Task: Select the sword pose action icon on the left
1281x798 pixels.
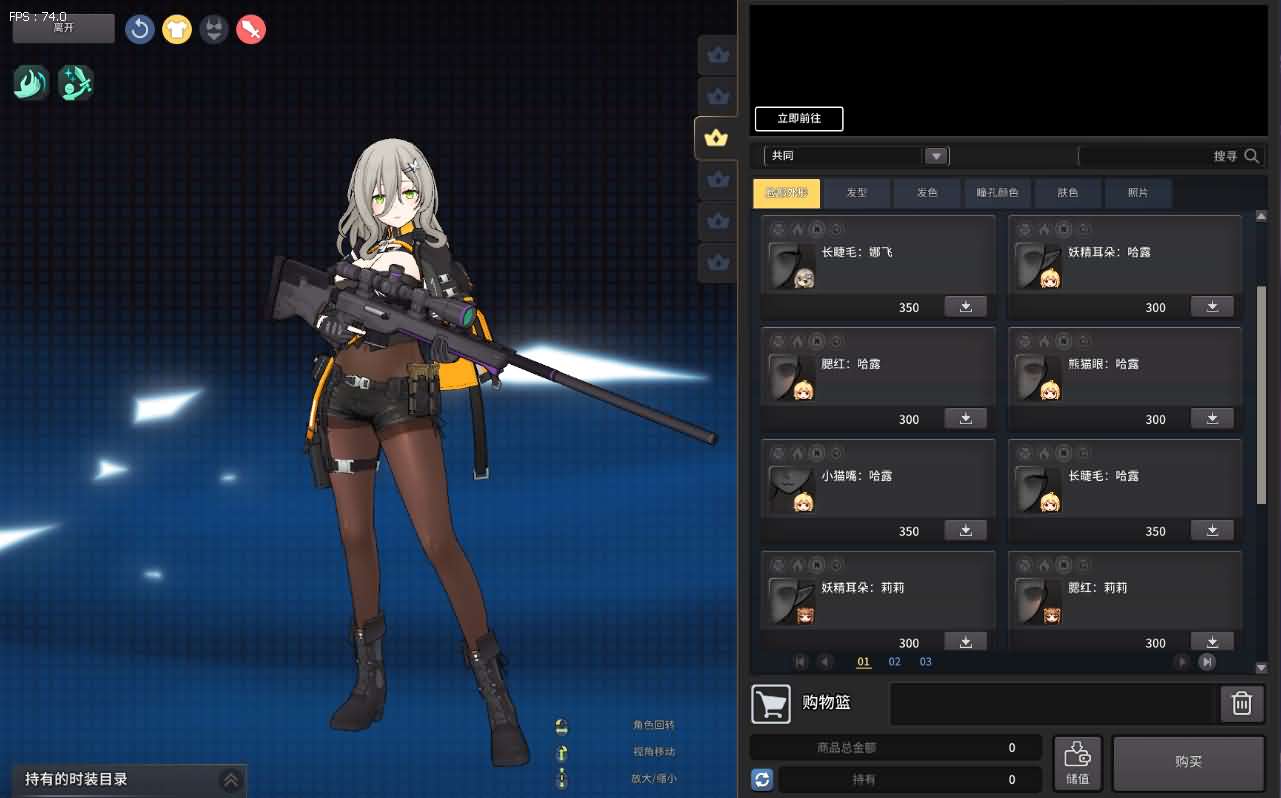Action: tap(76, 83)
